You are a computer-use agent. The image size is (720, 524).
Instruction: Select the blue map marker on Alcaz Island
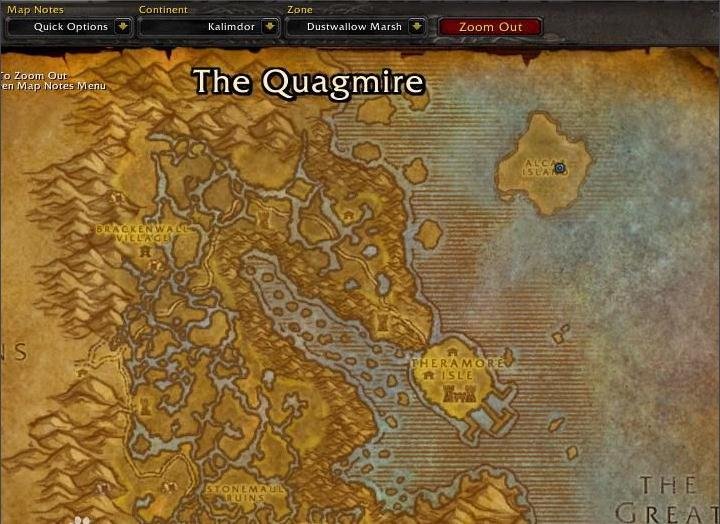[x=560, y=168]
